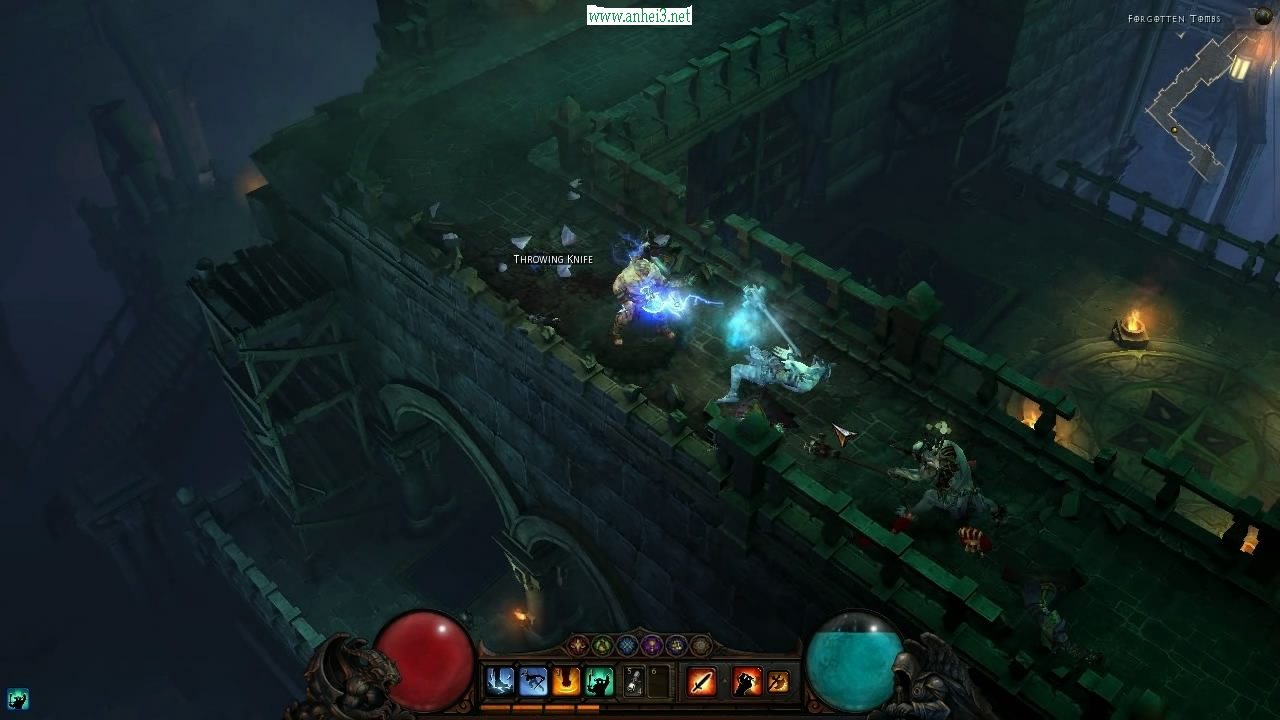Pick up the Throwing Knife item label
Screen dimensions: 1280x720
pos(553,260)
